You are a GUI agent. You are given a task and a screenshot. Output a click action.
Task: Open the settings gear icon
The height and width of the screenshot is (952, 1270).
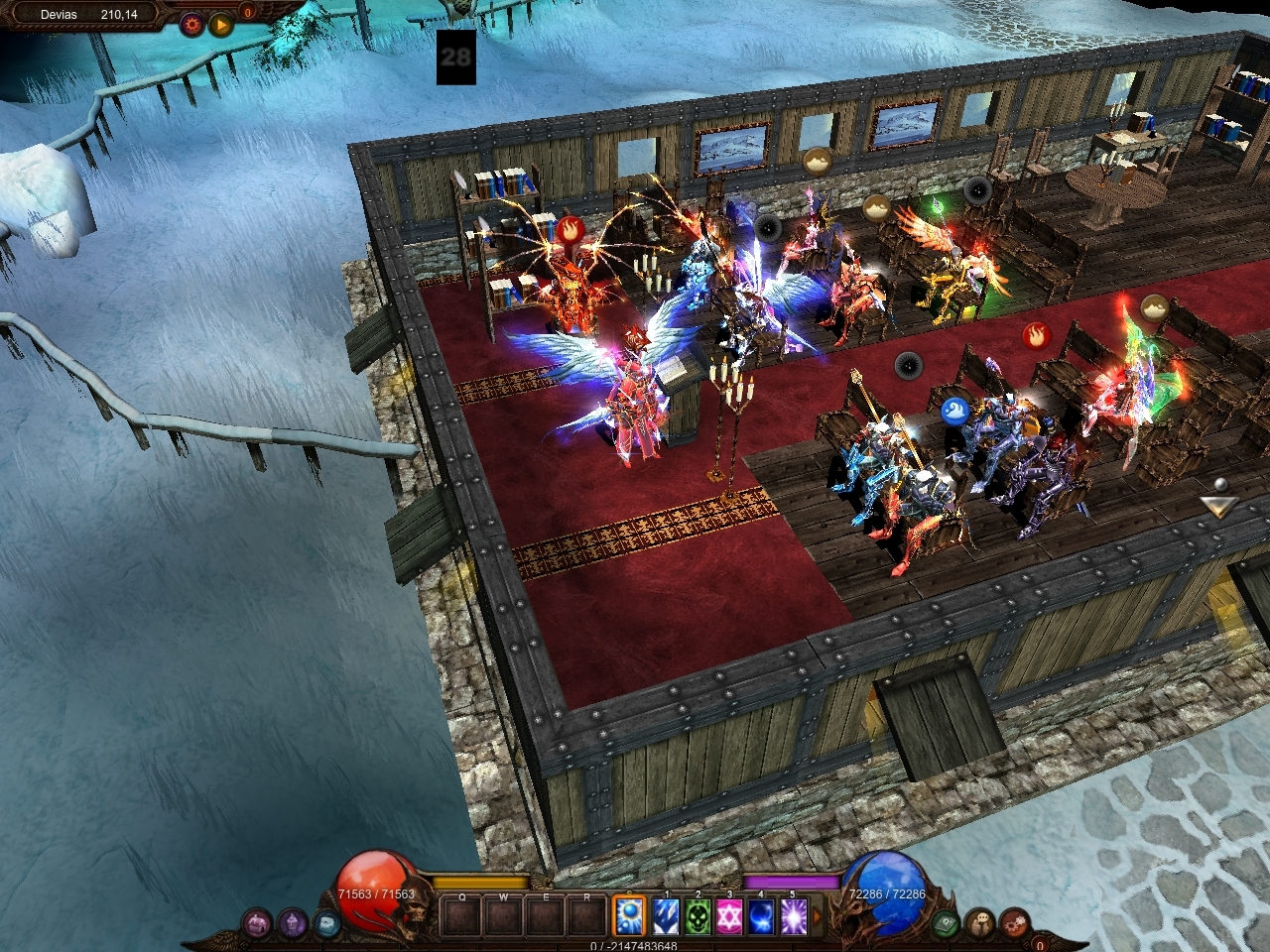click(x=191, y=24)
